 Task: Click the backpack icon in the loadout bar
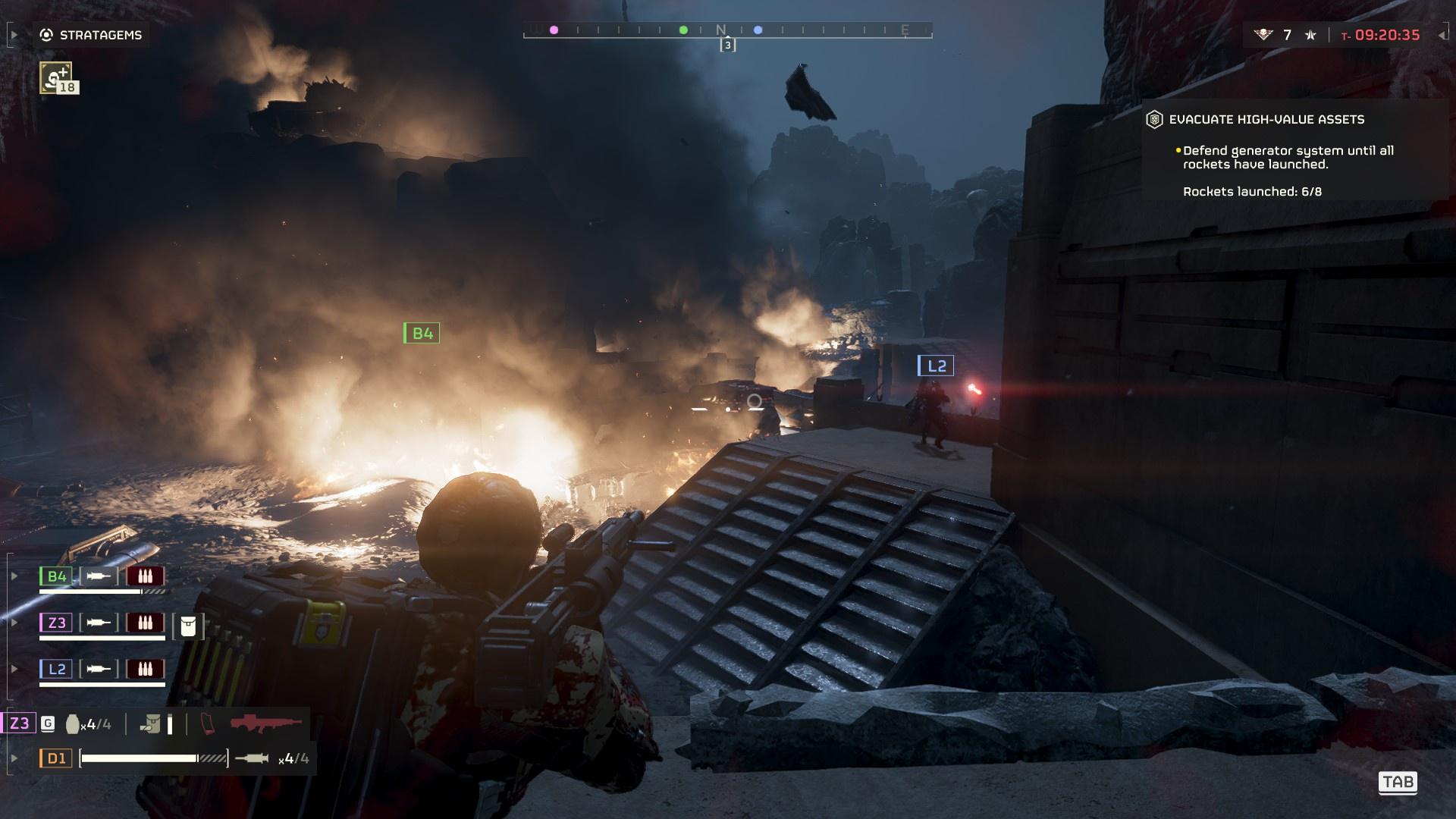[151, 724]
